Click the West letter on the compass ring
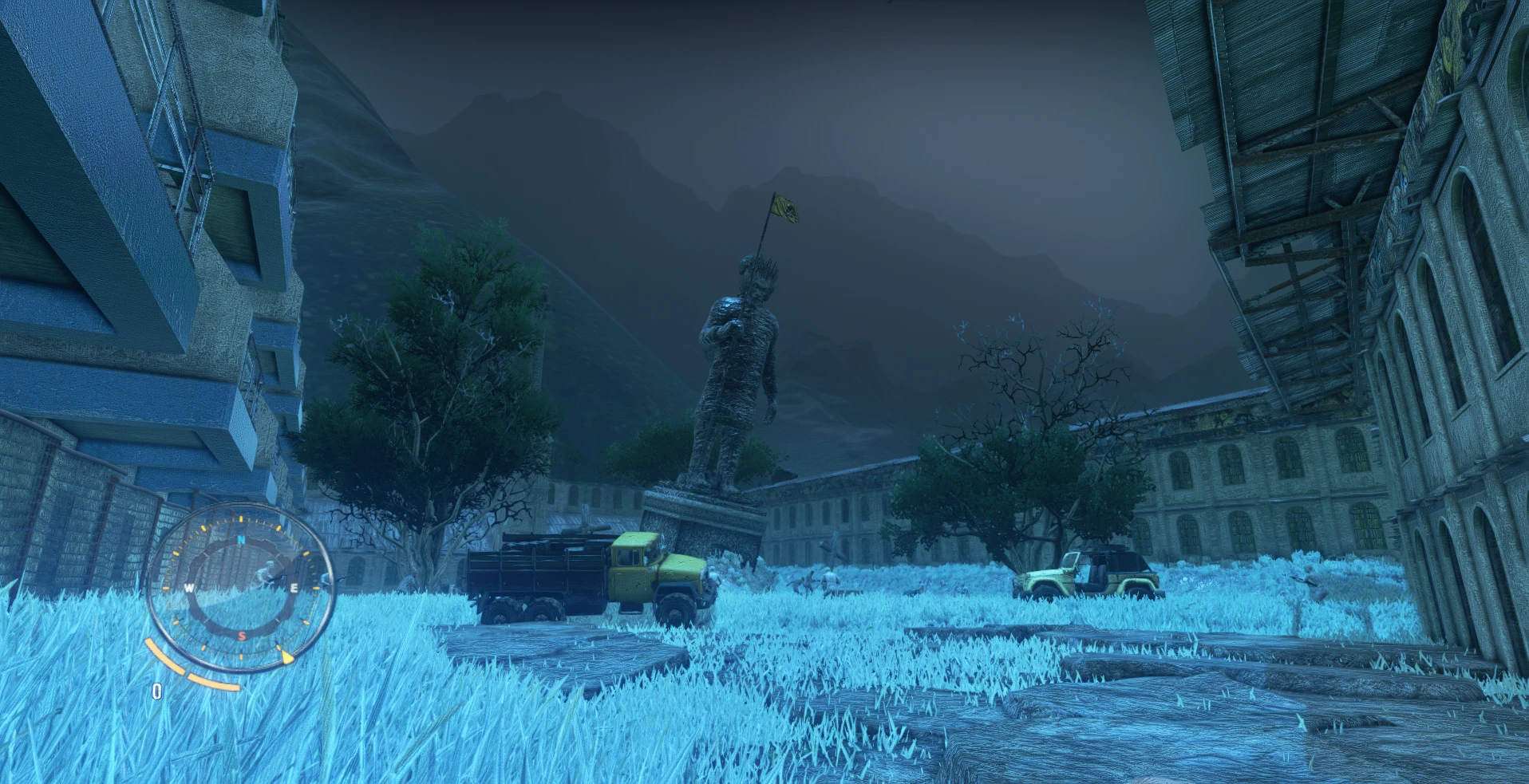1529x784 pixels. (190, 587)
